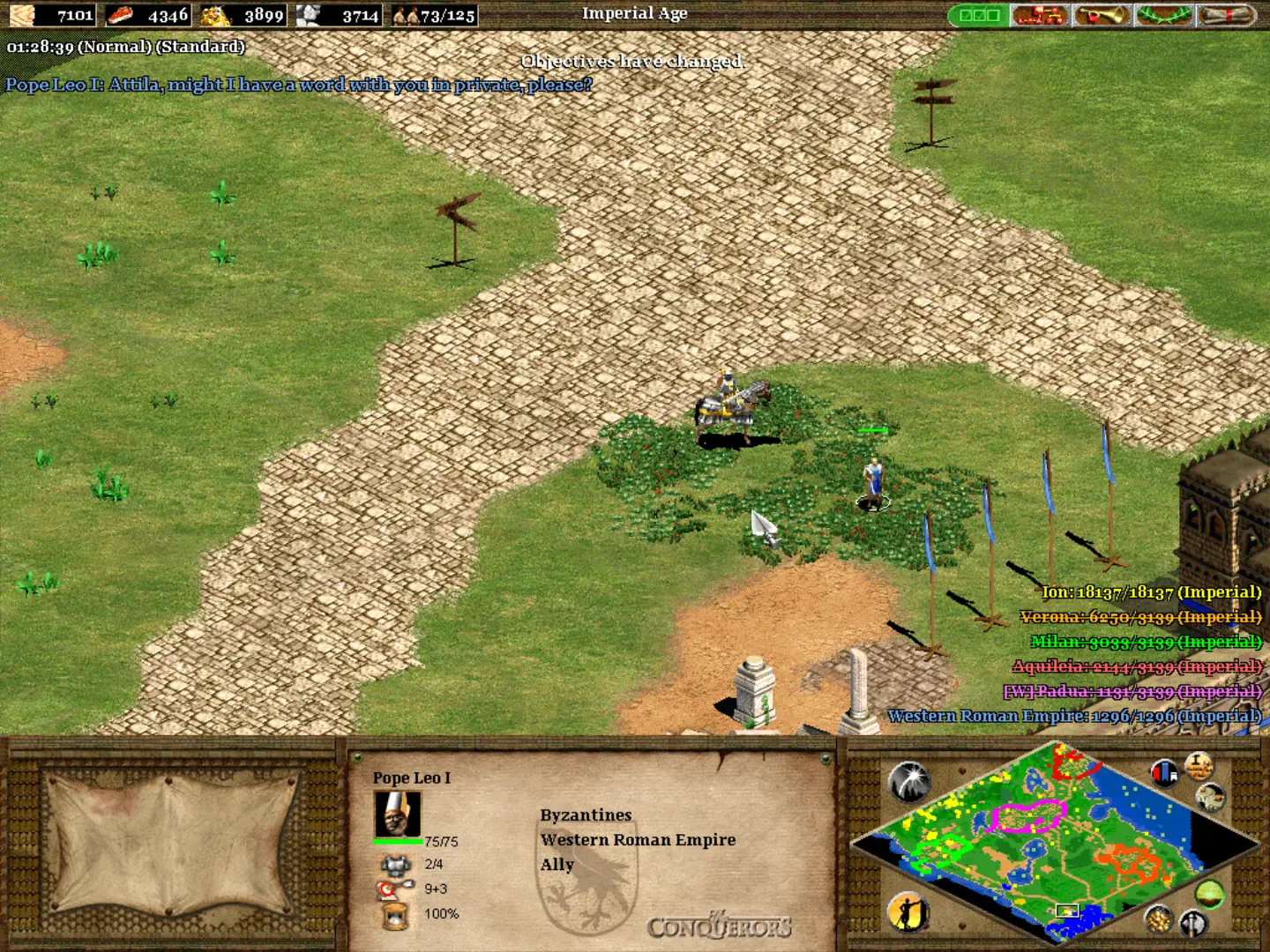The image size is (1270, 952).
Task: Click the round parchment button marked "I"
Action: click(1199, 765)
